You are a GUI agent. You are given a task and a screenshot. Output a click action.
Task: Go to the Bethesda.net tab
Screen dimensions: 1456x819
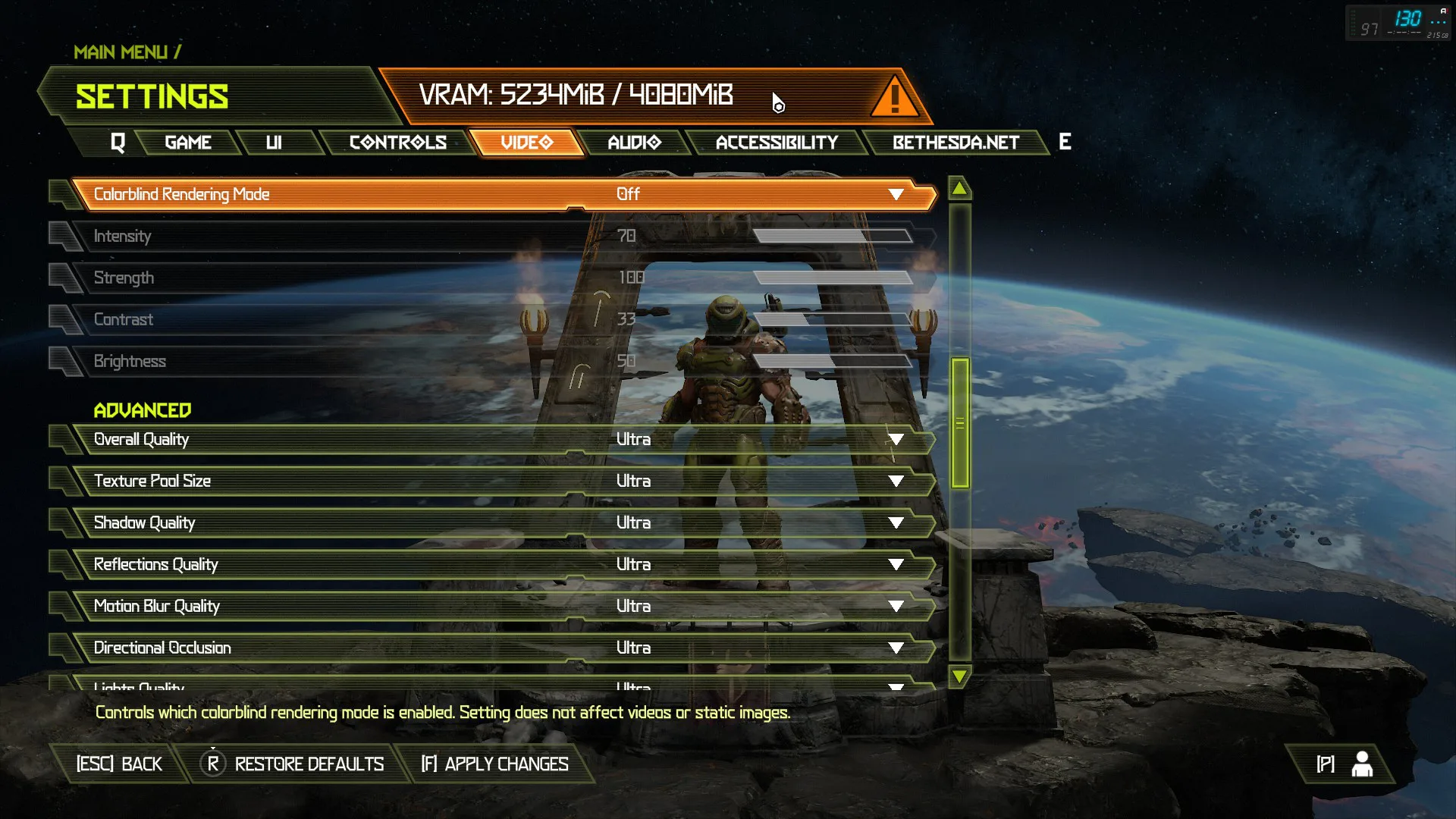pyautogui.click(x=955, y=143)
